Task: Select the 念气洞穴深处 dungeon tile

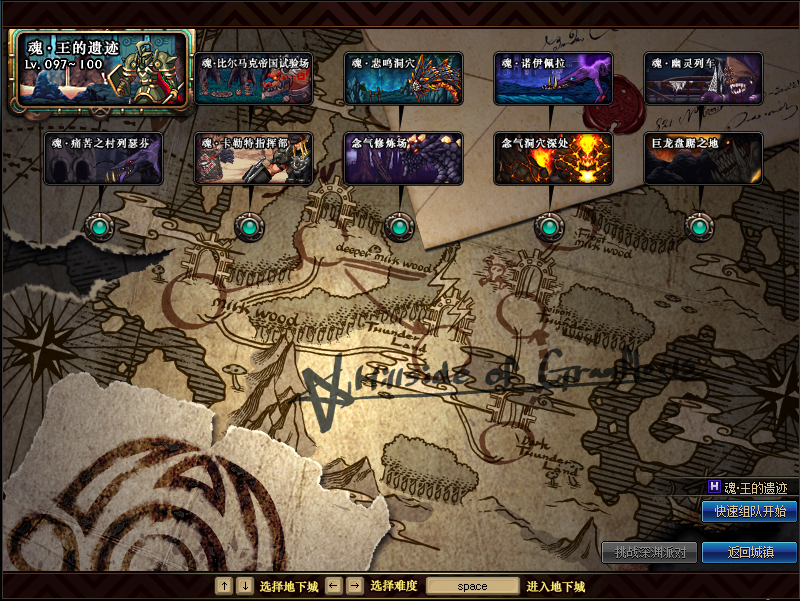Action: coord(553,158)
